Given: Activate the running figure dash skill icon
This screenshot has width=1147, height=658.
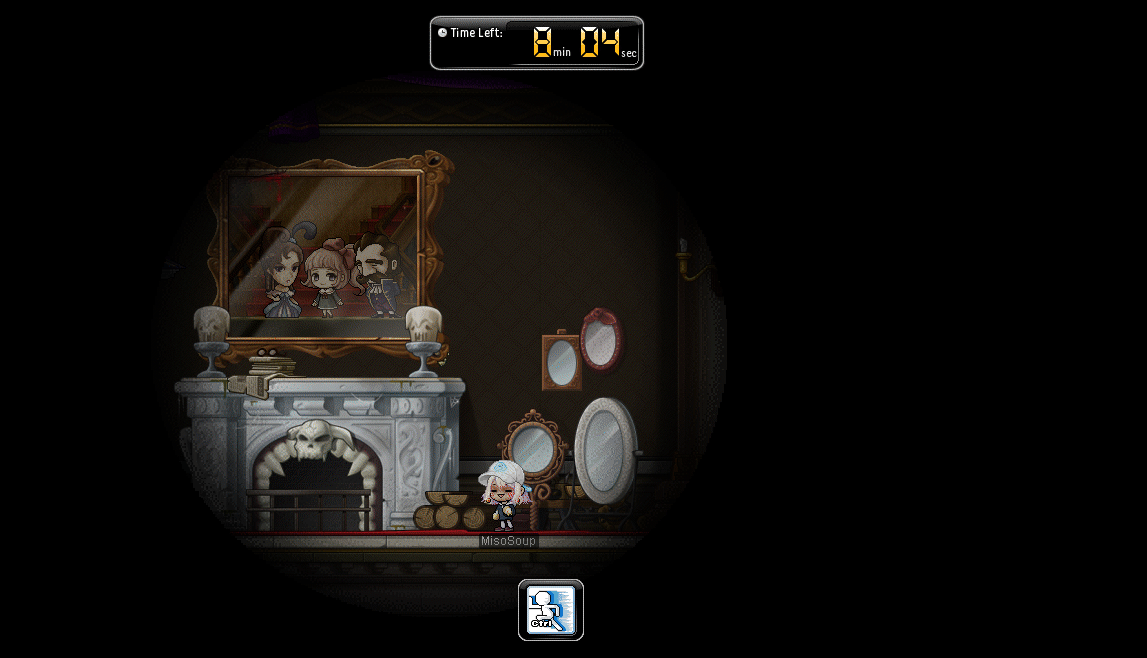Looking at the screenshot, I should pos(551,610).
